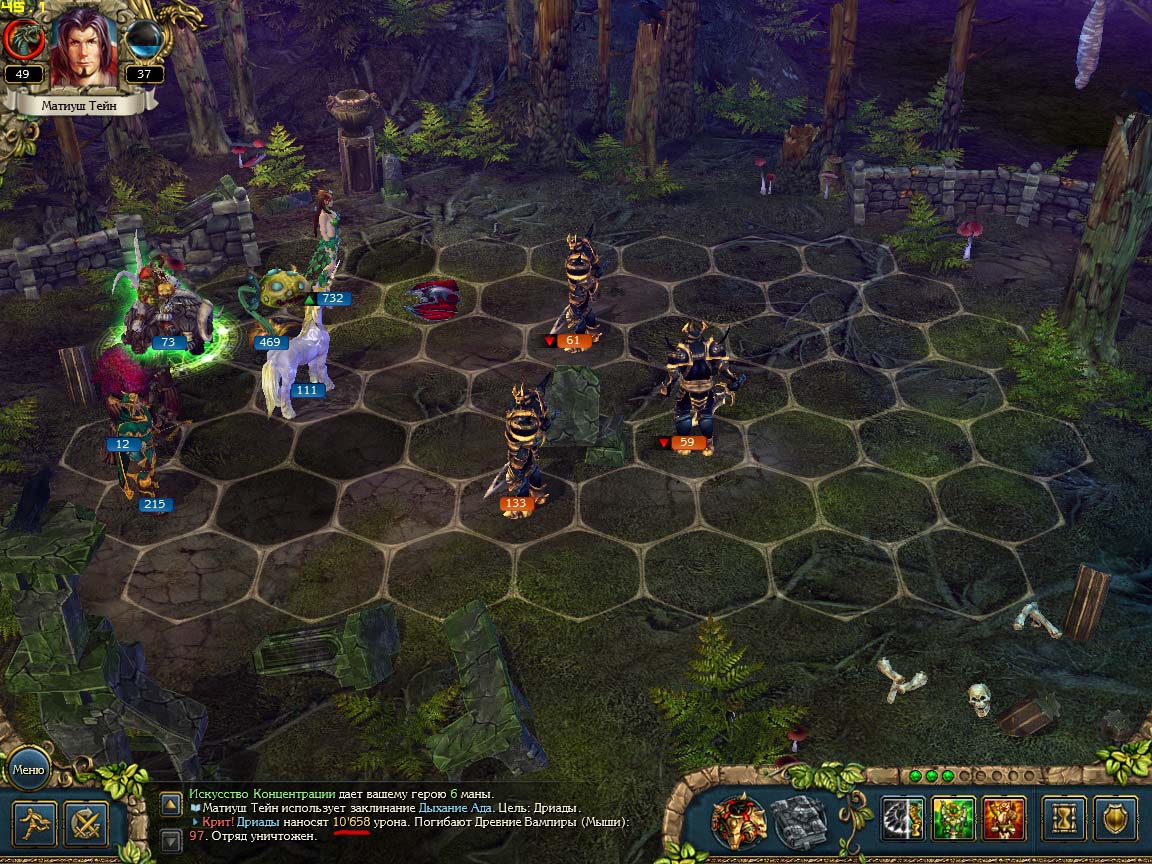This screenshot has height=864, width=1152.
Task: Click the running figure flee button
Action: point(33,824)
